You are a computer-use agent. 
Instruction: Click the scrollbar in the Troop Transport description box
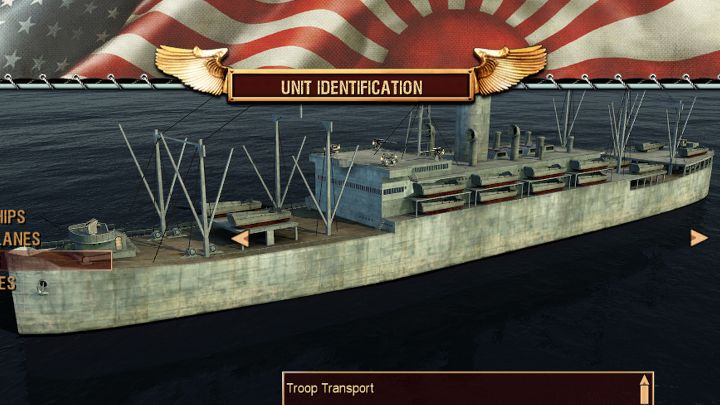point(645,388)
